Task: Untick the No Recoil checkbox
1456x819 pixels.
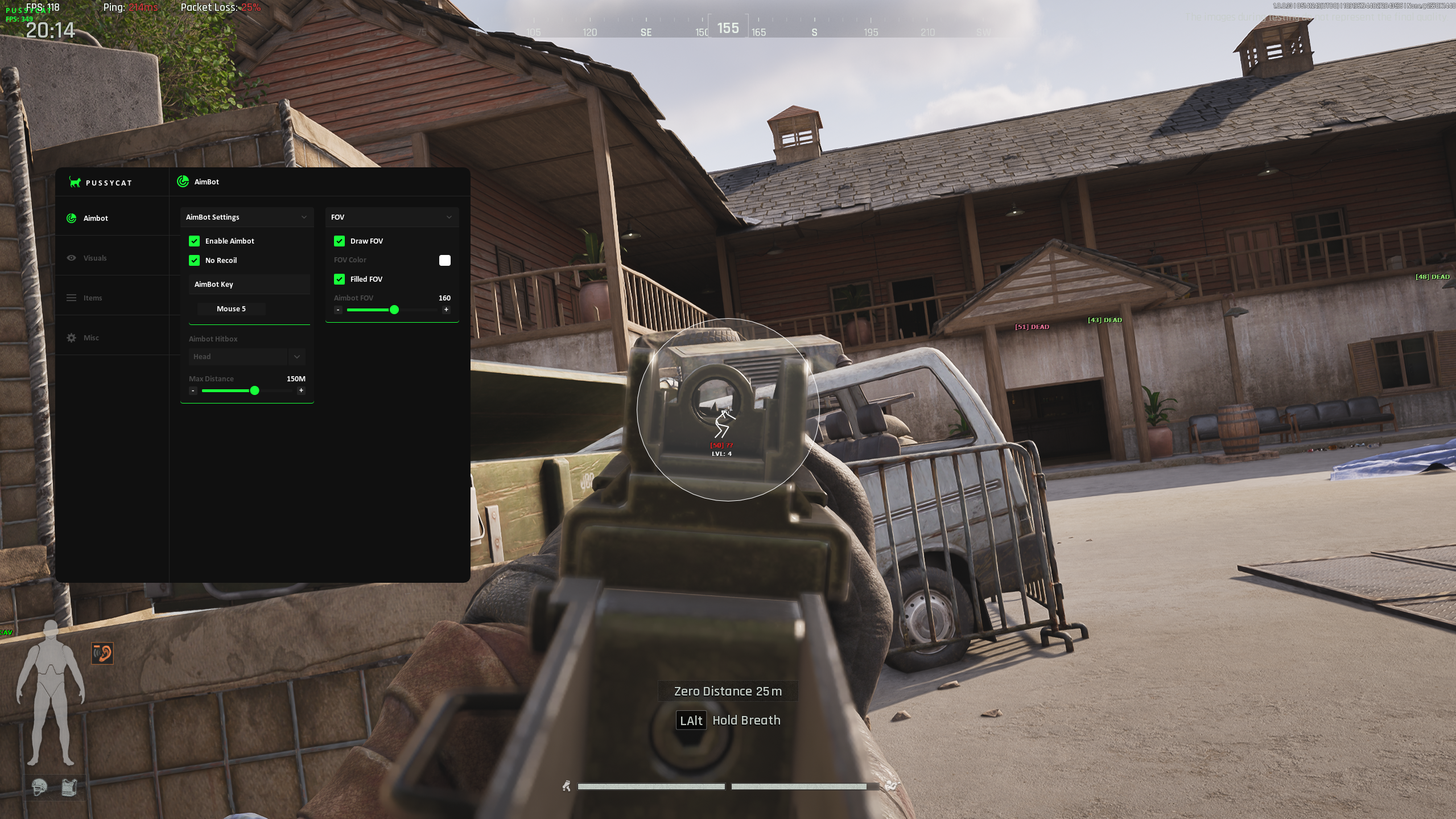Action: (x=195, y=260)
